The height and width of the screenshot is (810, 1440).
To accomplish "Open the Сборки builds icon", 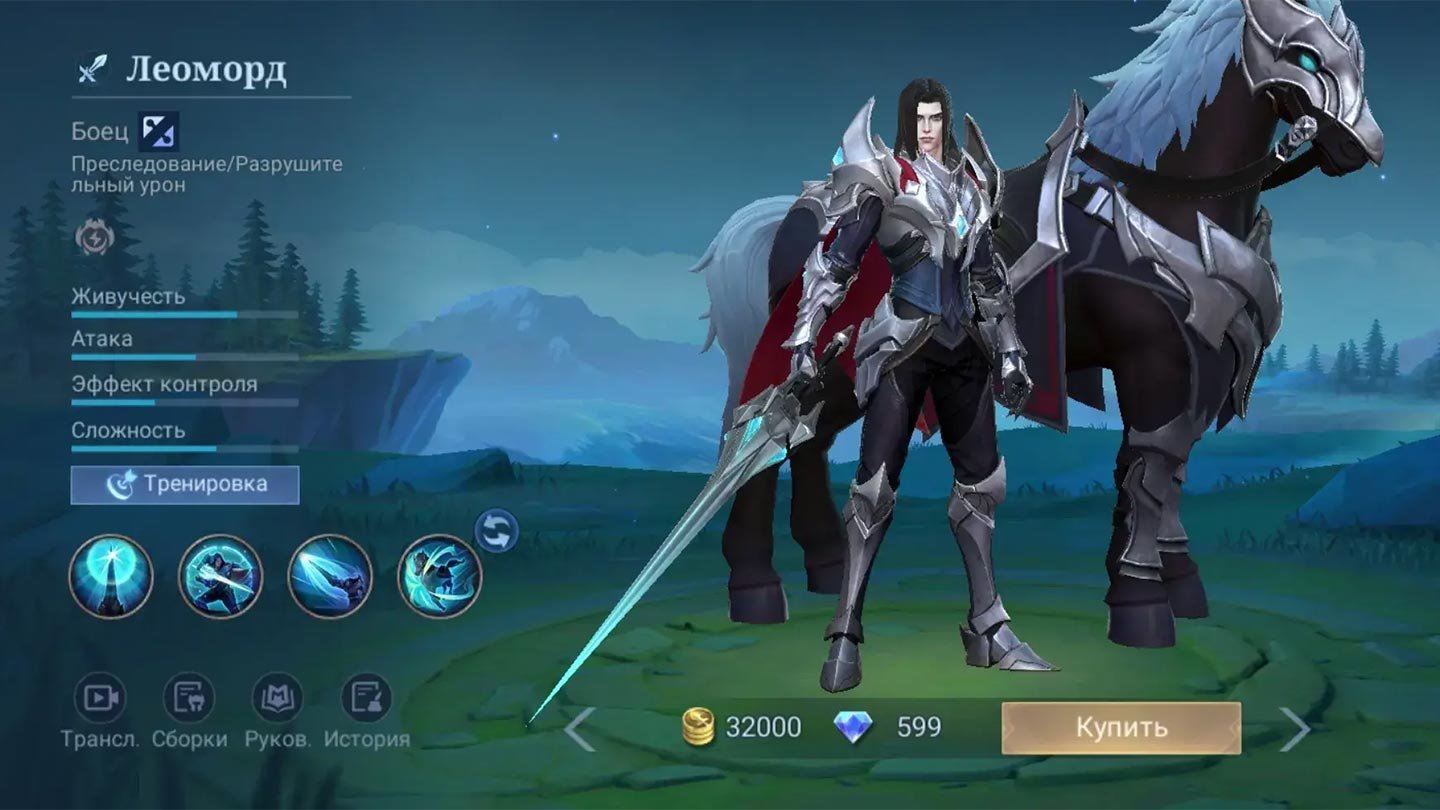I will tap(189, 698).
